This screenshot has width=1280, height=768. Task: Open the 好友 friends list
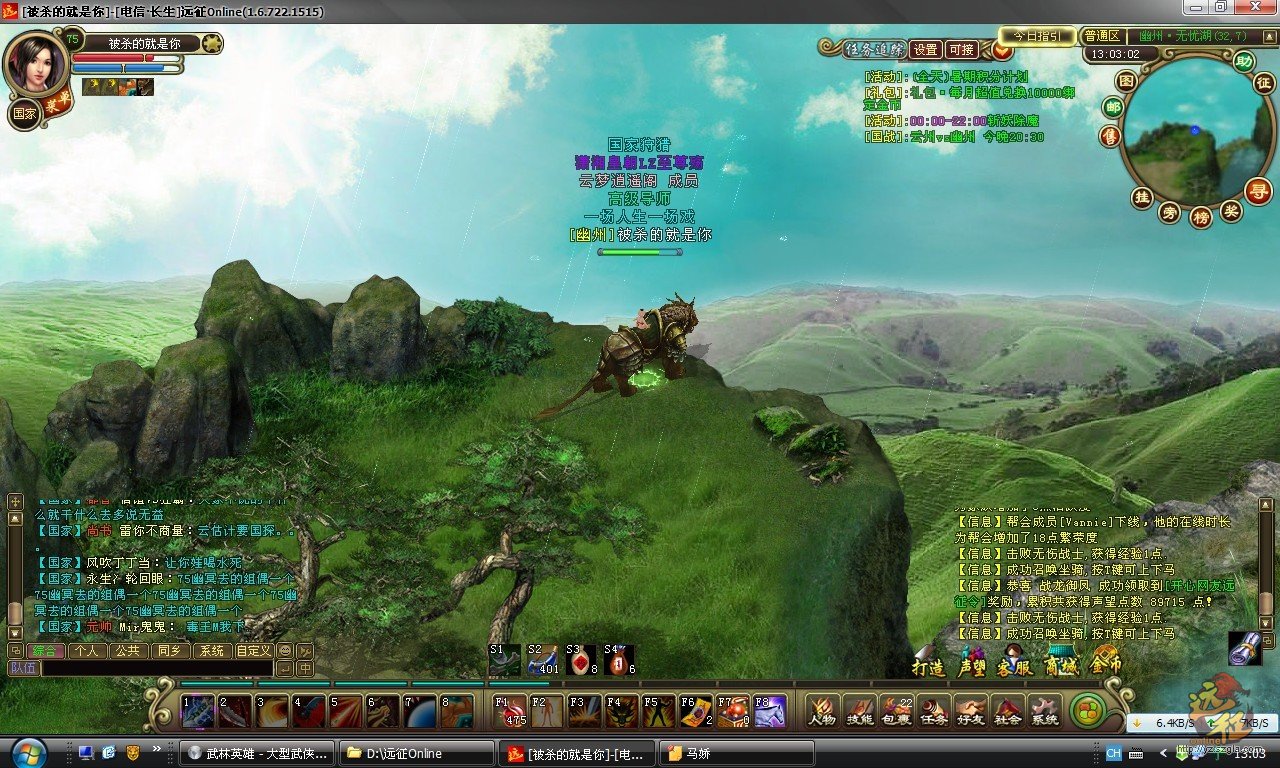970,710
